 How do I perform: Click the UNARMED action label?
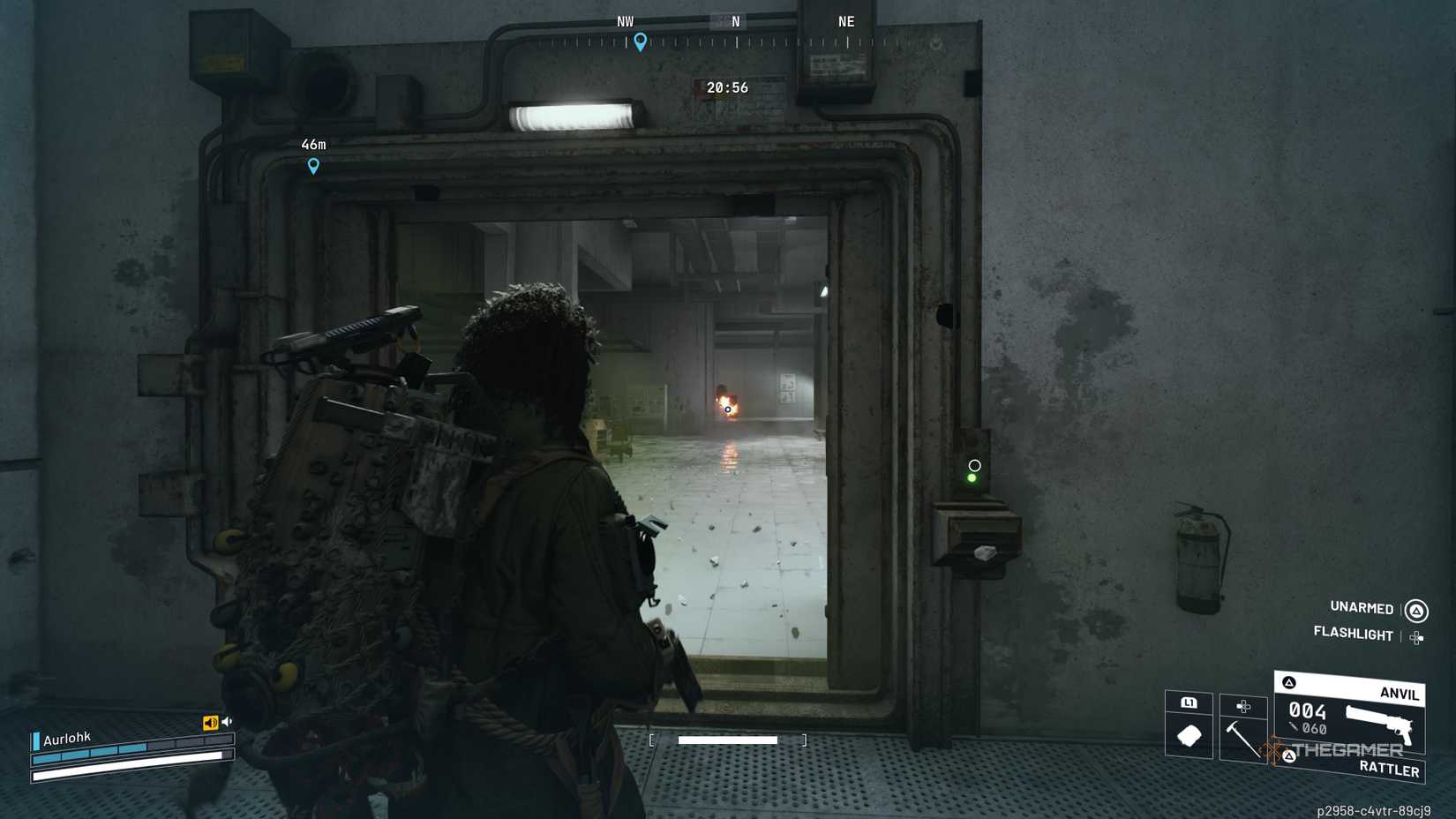1361,608
